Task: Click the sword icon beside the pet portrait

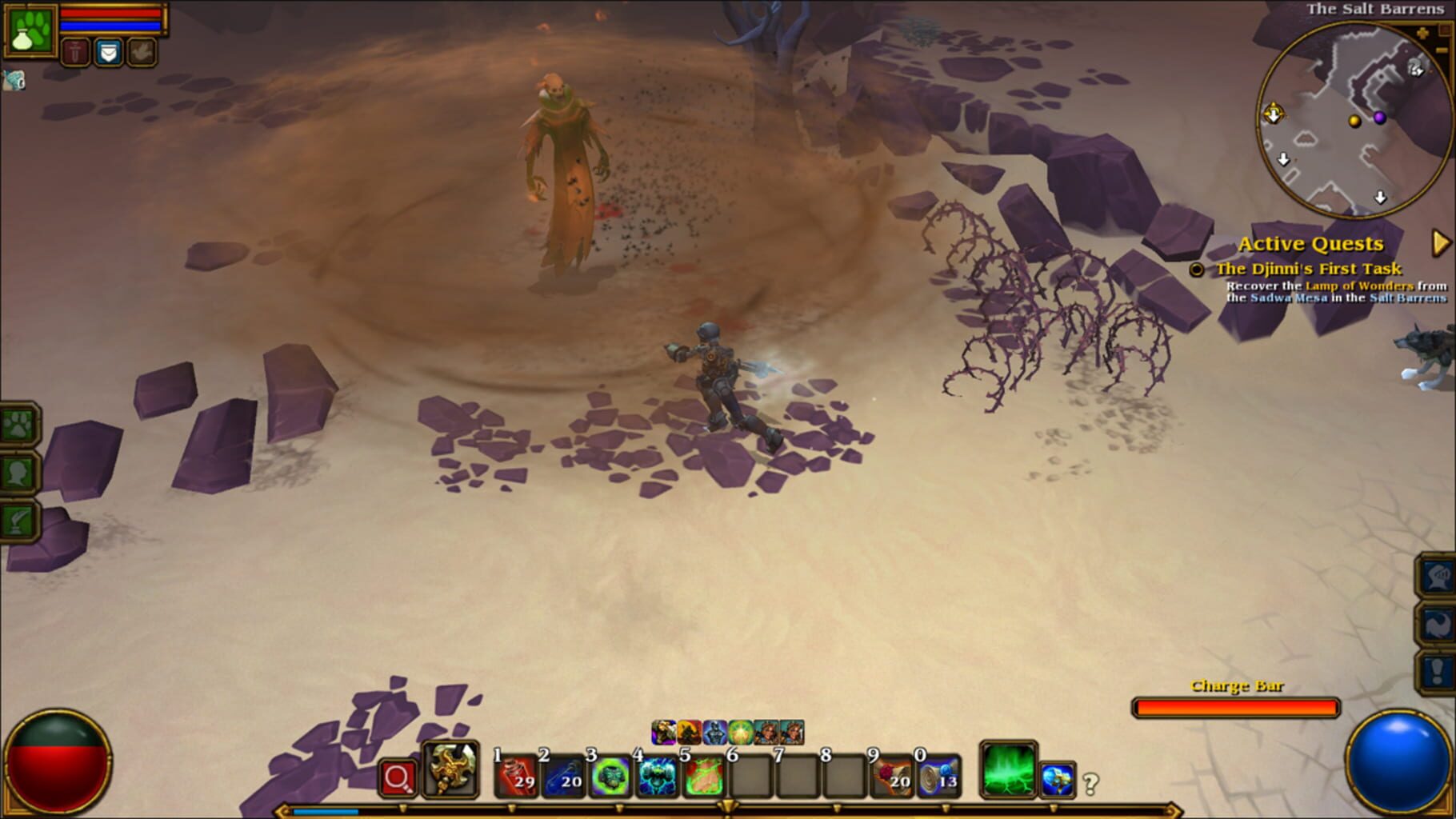Action: [x=76, y=51]
